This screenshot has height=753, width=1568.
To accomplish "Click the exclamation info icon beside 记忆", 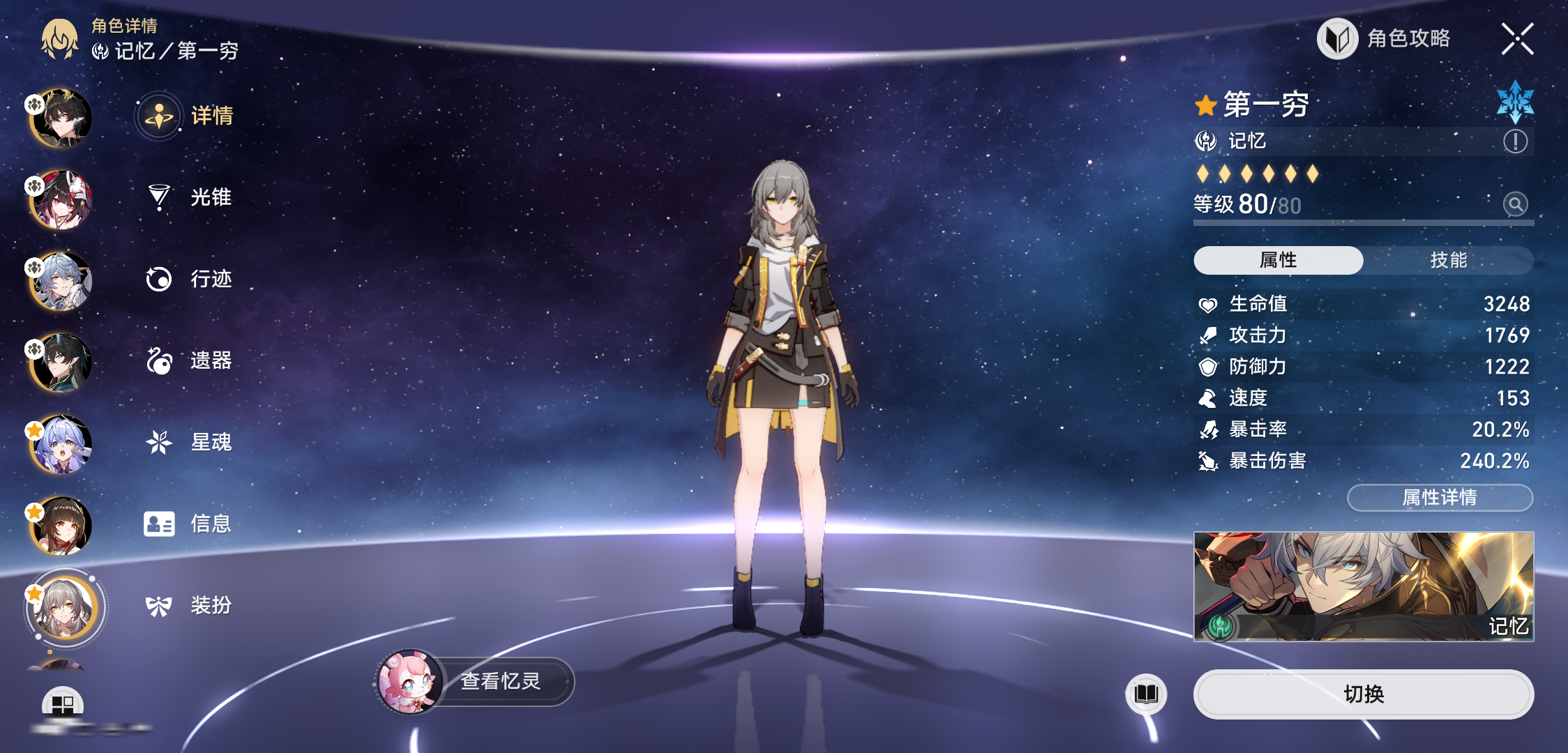I will pyautogui.click(x=1515, y=142).
